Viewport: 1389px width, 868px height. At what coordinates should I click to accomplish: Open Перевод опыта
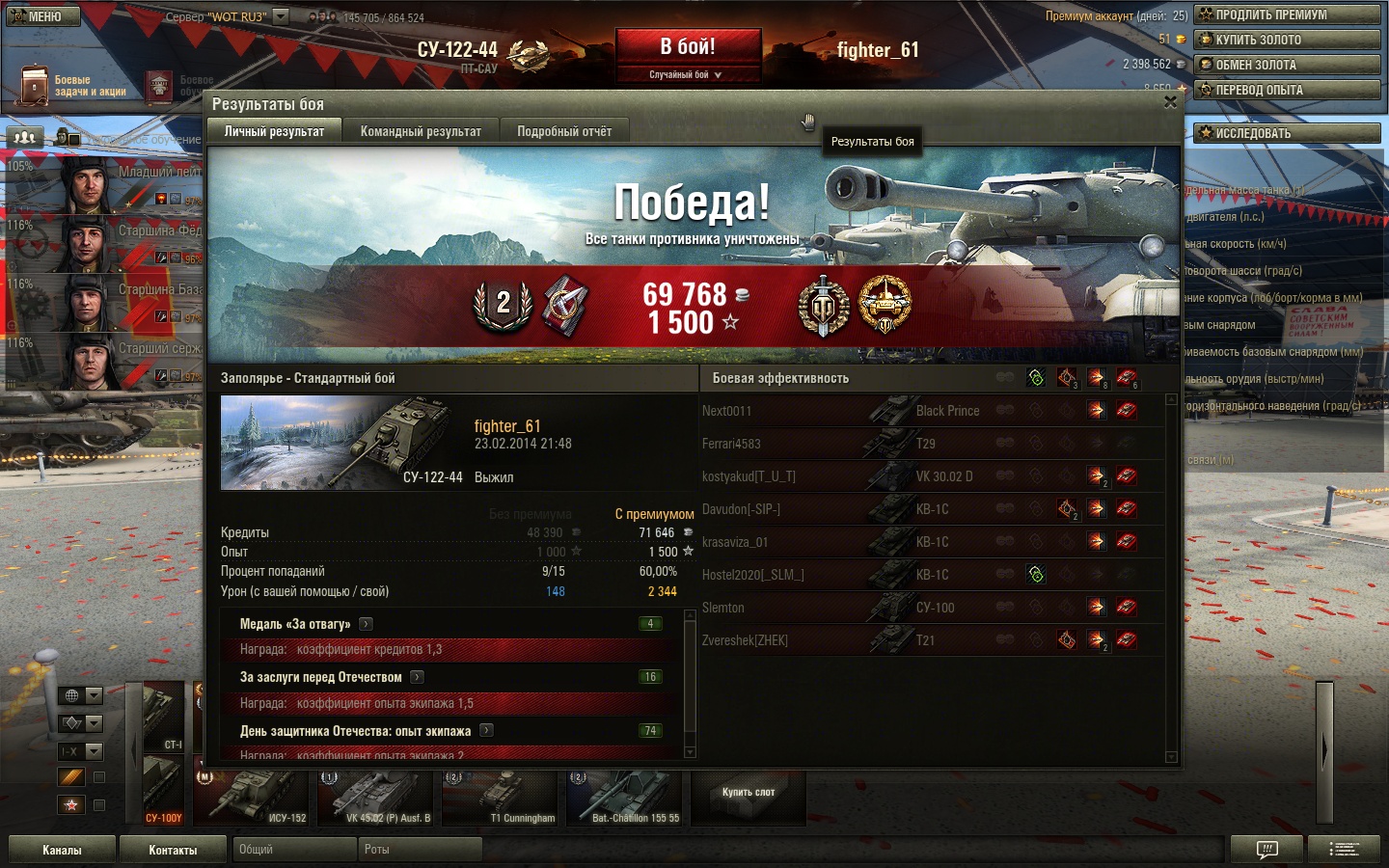tap(1287, 90)
